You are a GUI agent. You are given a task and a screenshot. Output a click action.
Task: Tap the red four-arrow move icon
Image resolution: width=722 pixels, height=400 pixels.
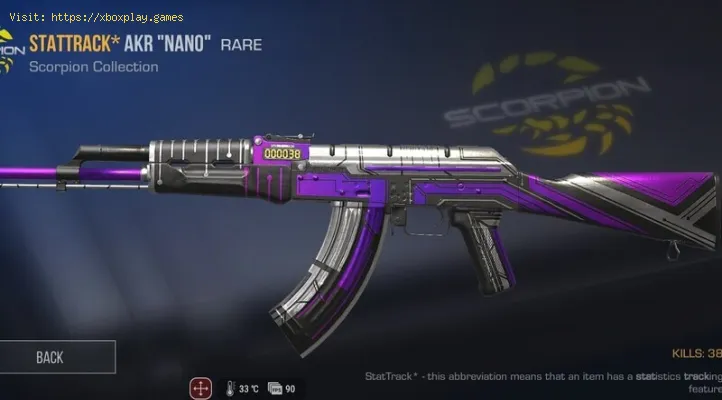tap(201, 387)
